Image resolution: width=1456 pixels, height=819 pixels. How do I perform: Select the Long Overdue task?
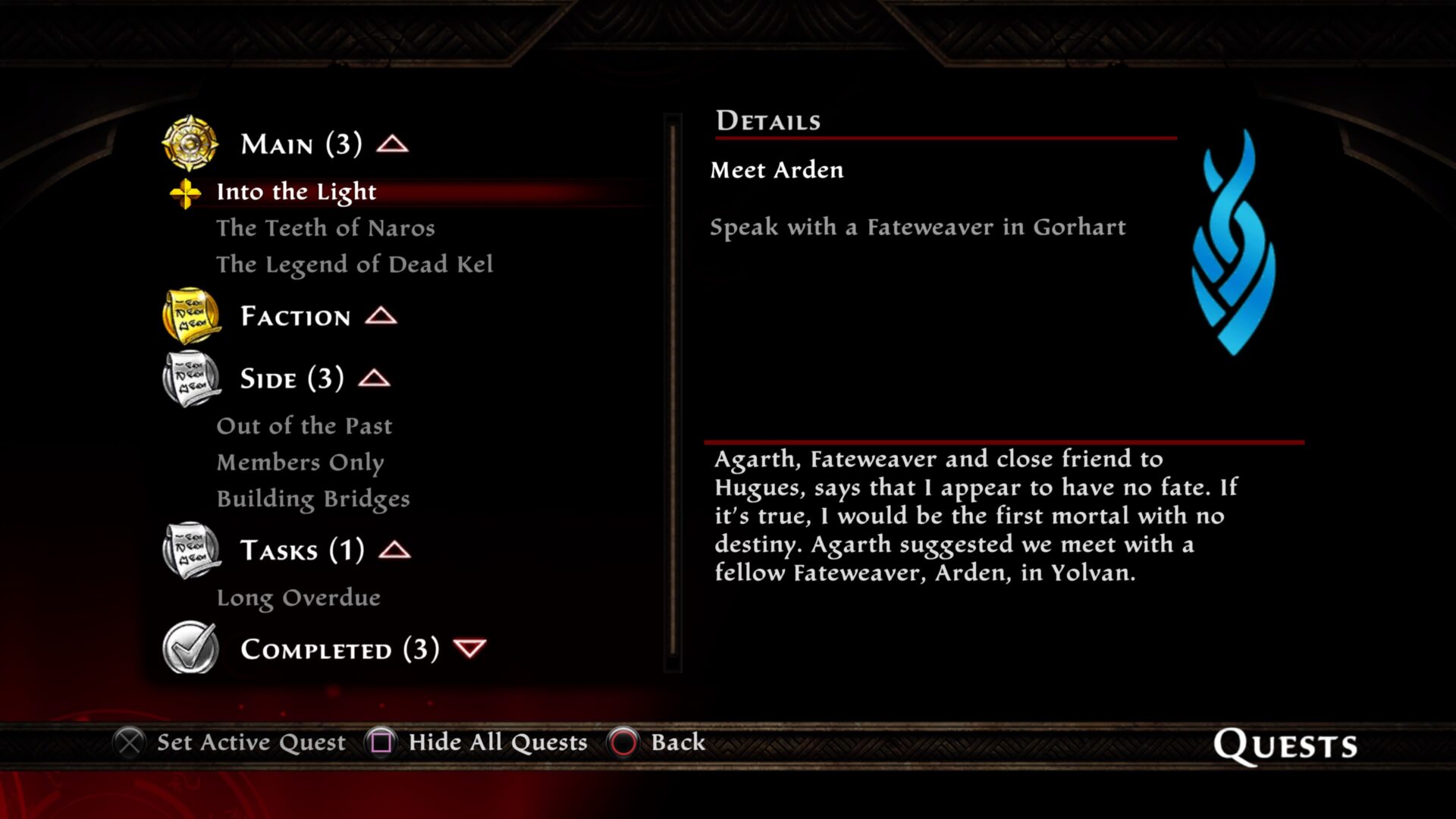point(298,598)
